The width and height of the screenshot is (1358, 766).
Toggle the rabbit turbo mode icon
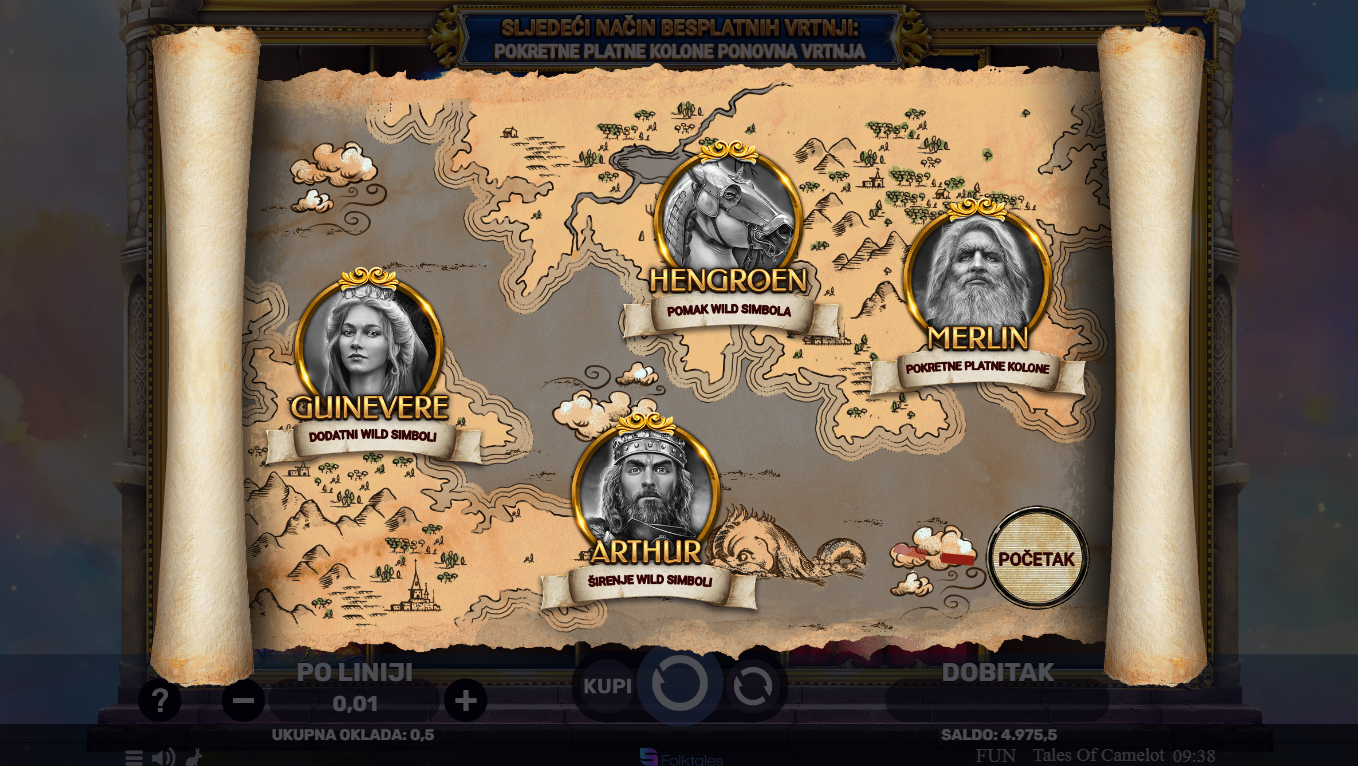(x=194, y=757)
